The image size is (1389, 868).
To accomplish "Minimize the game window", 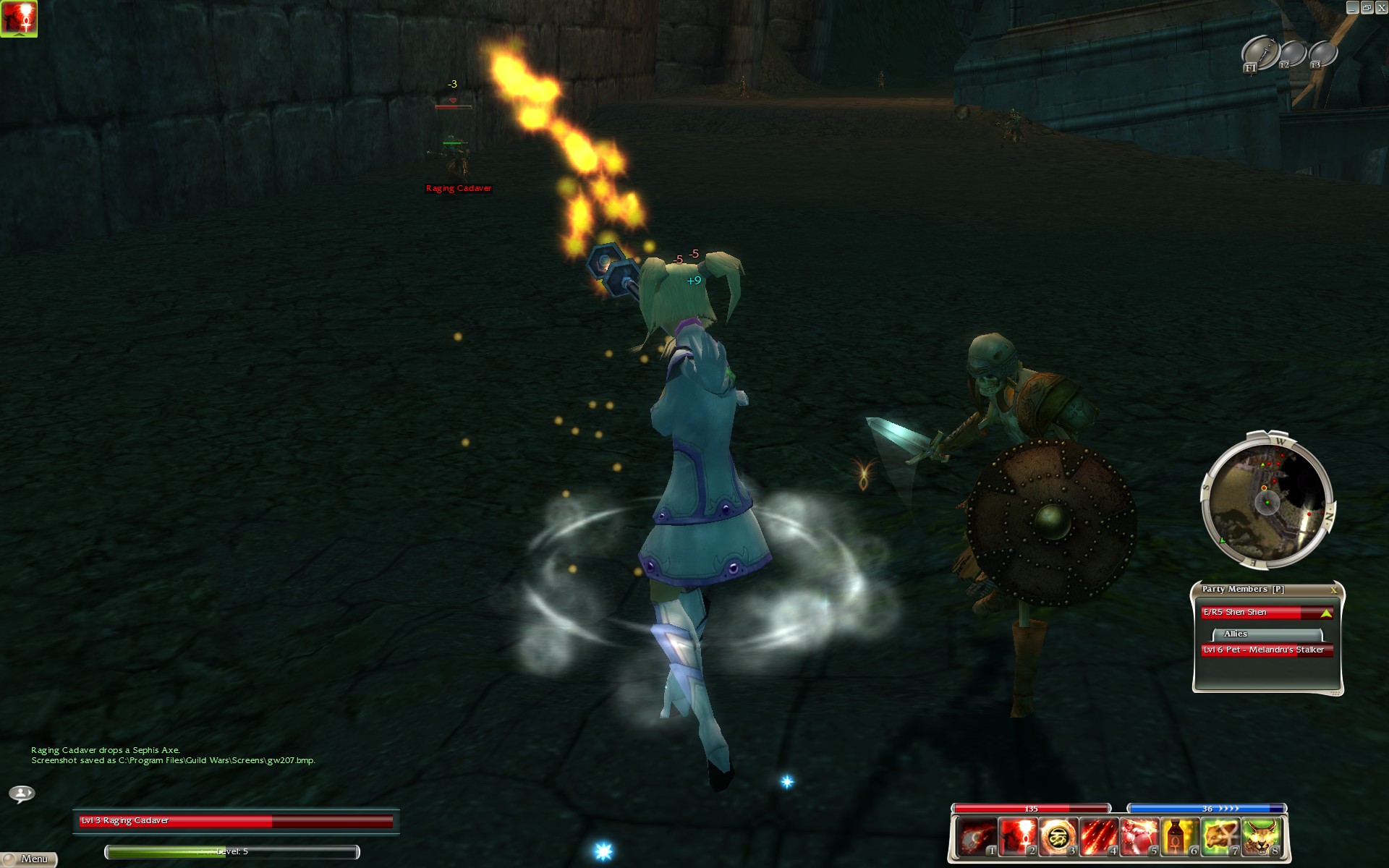I will tap(1352, 7).
